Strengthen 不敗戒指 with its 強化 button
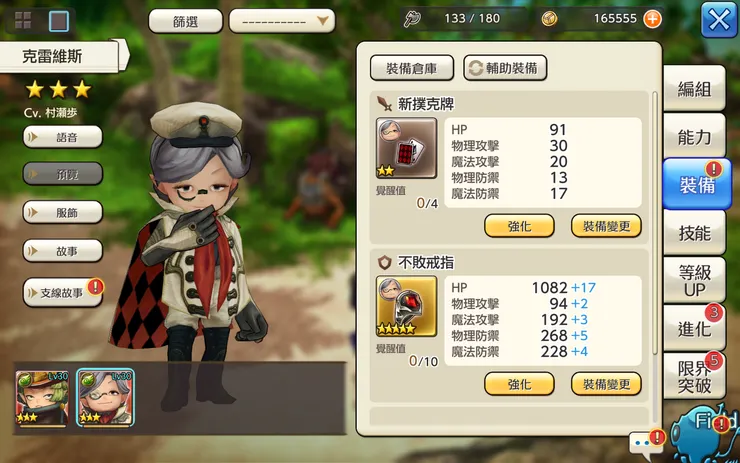This screenshot has width=740, height=463. [519, 384]
